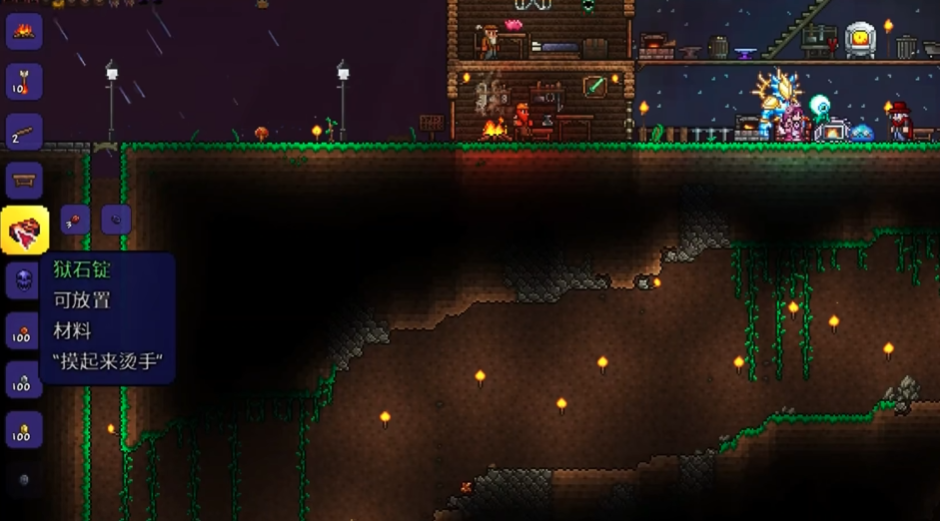Pick the wooden work bench recipe

[24, 180]
